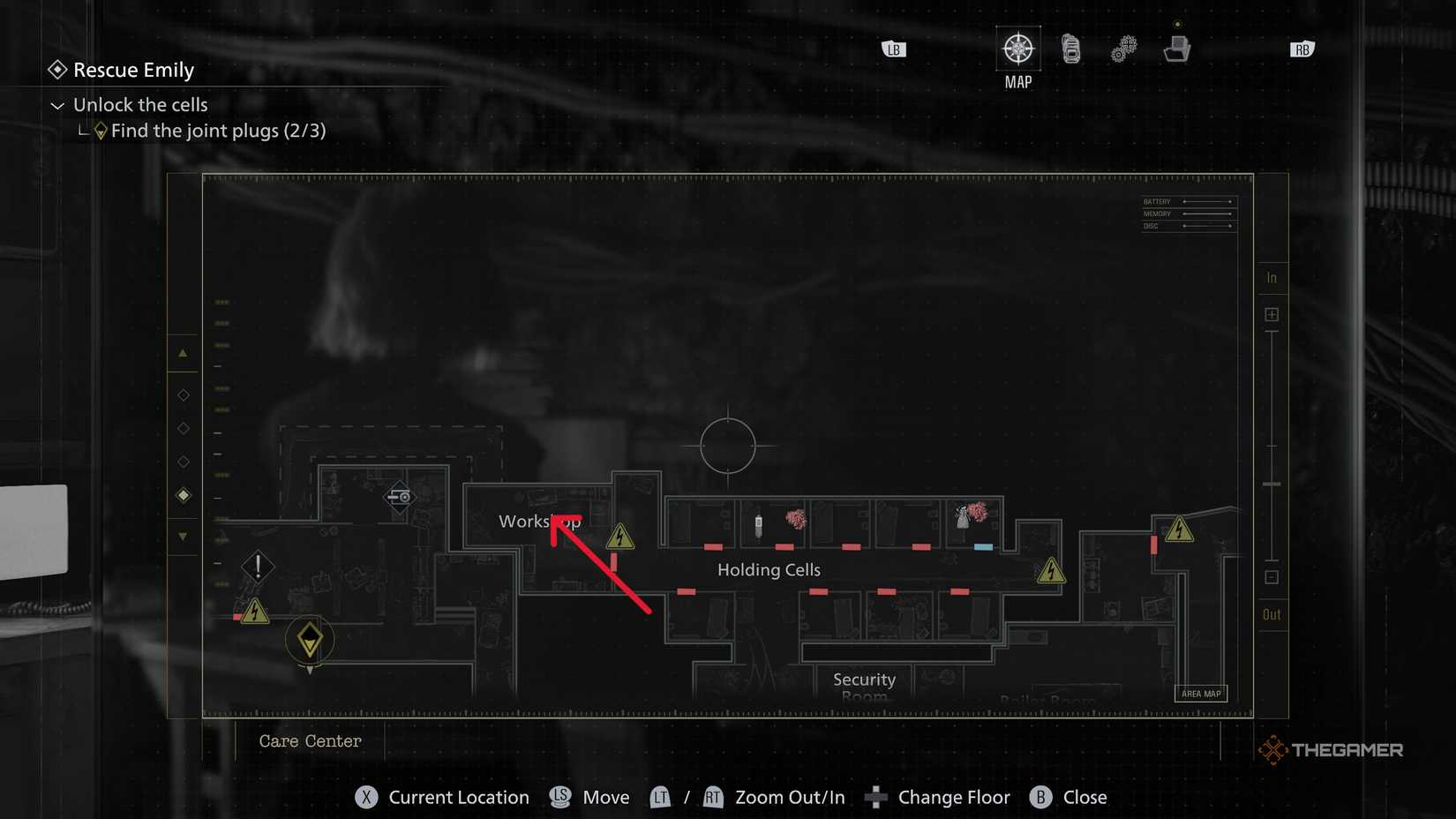Open the documents folder icon with notification dot
The height and width of the screenshot is (819, 1456).
(x=1178, y=49)
